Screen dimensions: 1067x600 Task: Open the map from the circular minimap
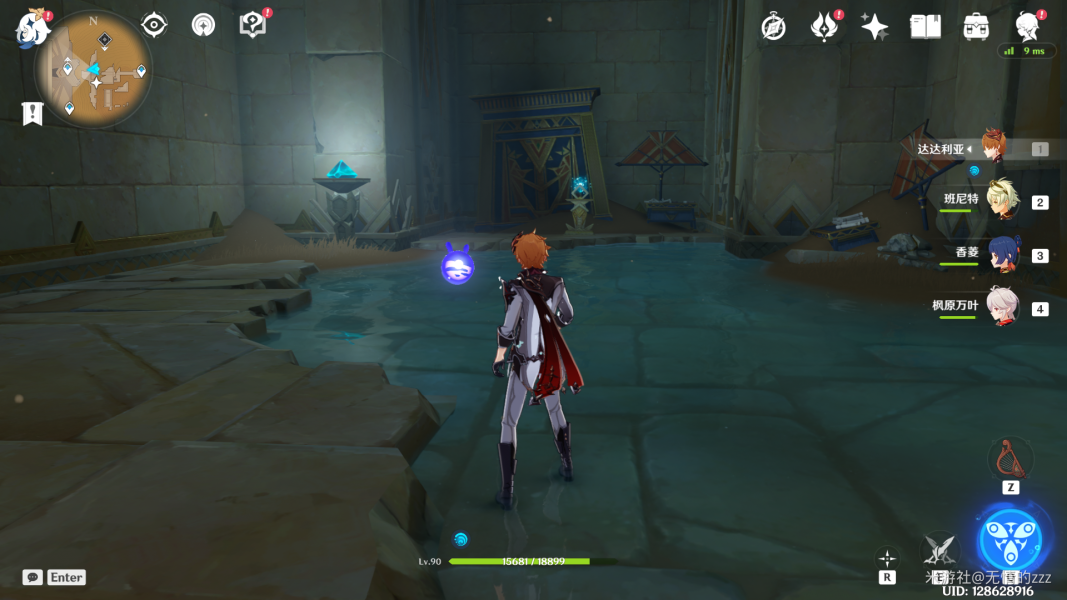pyautogui.click(x=94, y=70)
